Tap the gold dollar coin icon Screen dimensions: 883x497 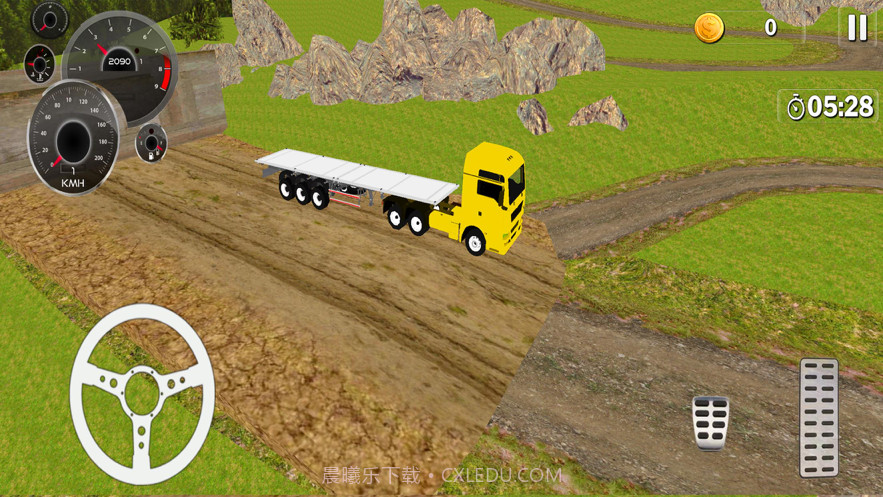pos(709,28)
